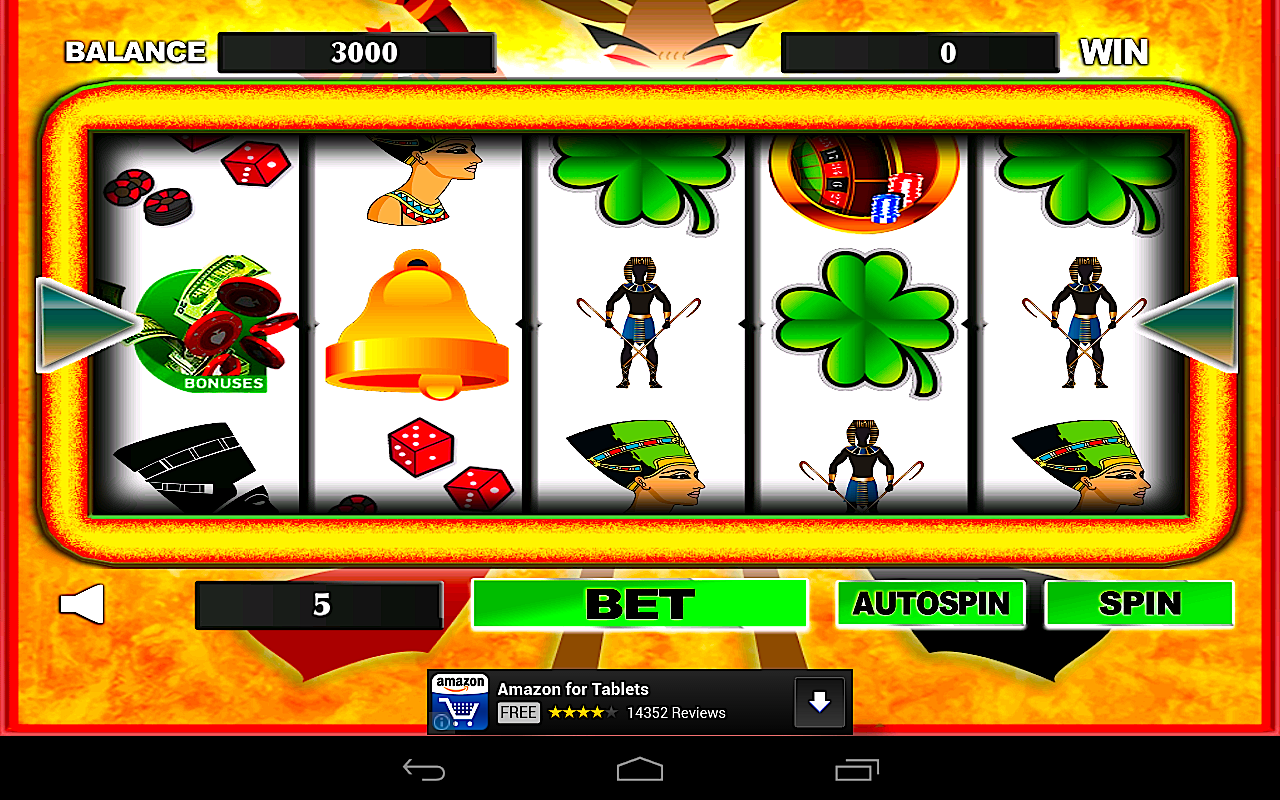Image resolution: width=1280 pixels, height=800 pixels.
Task: Go back with Android back arrow
Action: [424, 769]
